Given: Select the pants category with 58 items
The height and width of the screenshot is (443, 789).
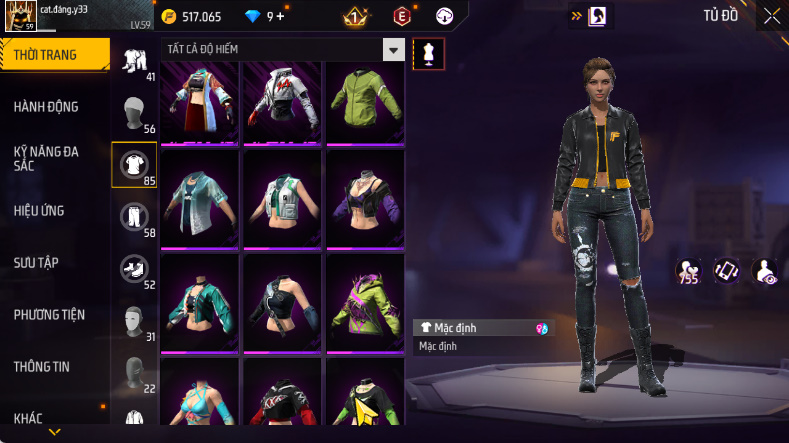Looking at the screenshot, I should coord(134,218).
